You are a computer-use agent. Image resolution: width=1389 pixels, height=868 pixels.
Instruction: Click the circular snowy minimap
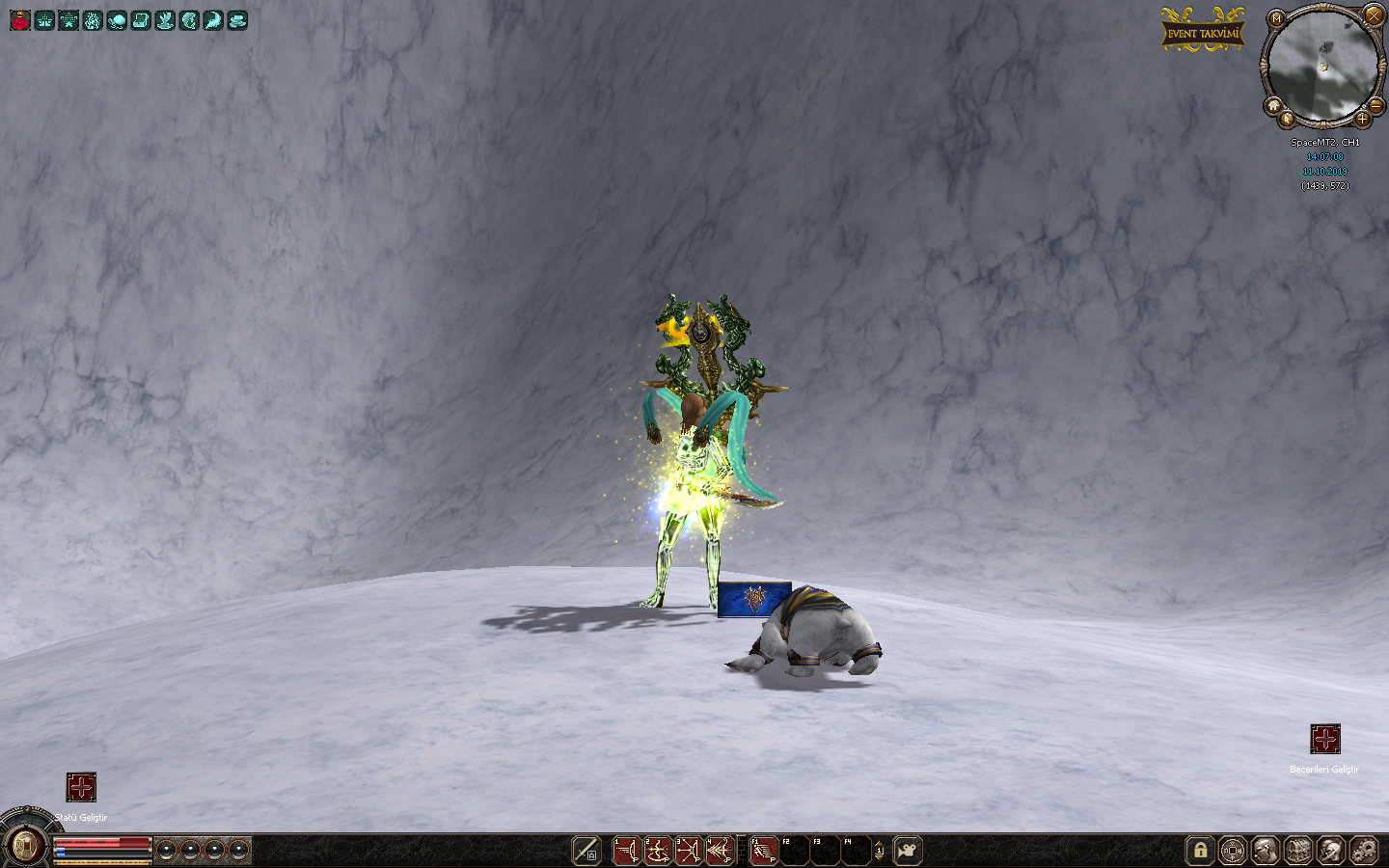1322,67
